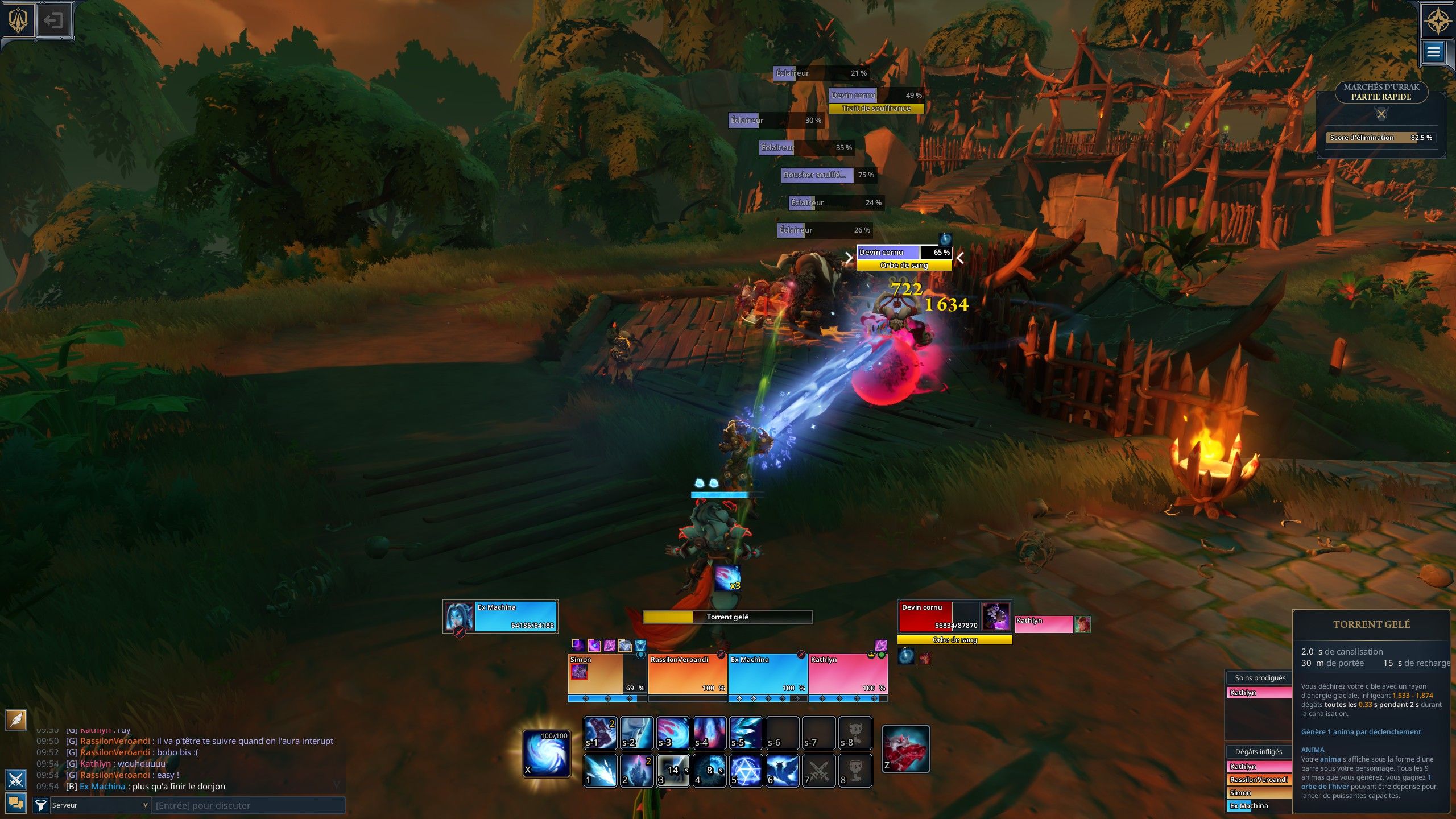Select Kathlyn's pink party frame

pyautogui.click(x=847, y=674)
